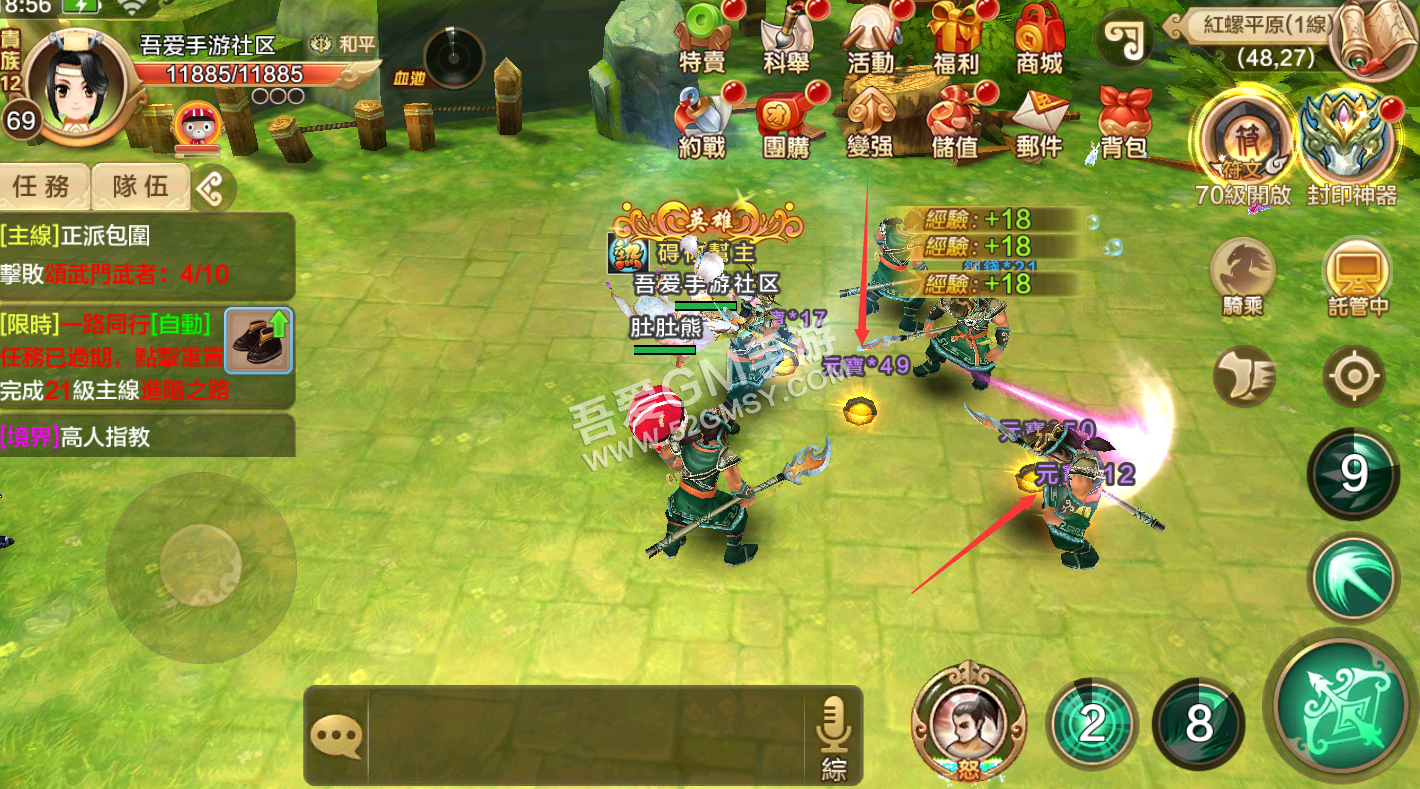The height and width of the screenshot is (789, 1420).
Task: Switch to the 任務 quest tab
Action: point(43,186)
